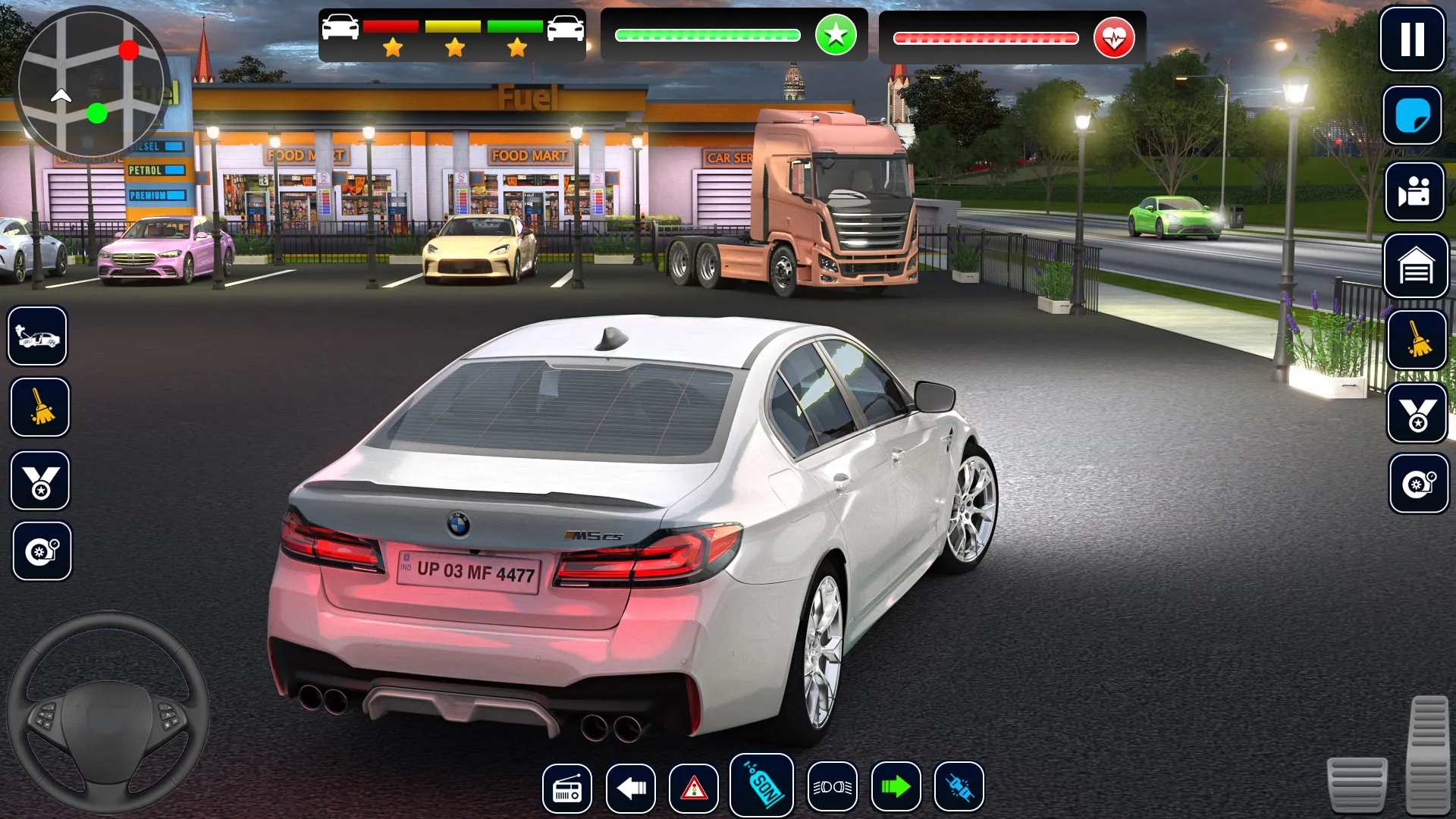
Task: Activate the nitro bottle boost
Action: click(761, 786)
